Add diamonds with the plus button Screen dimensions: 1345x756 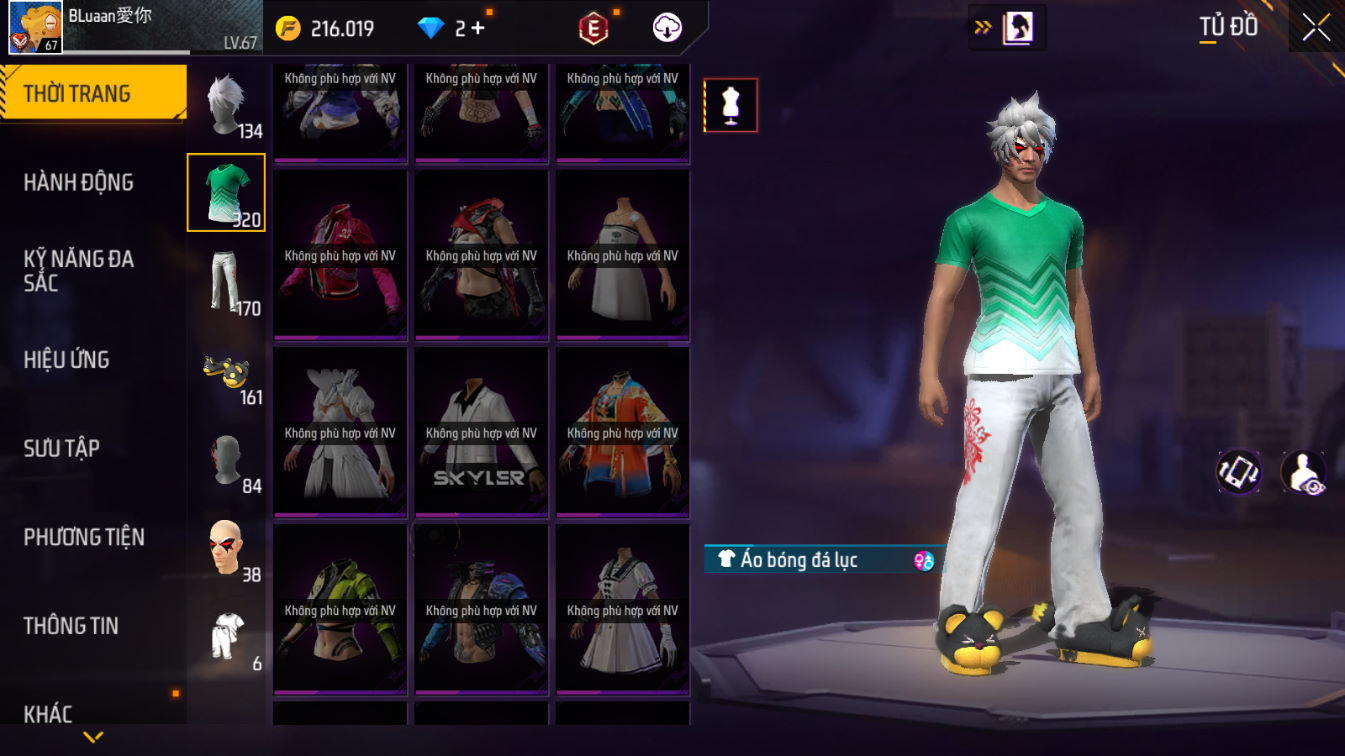pyautogui.click(x=478, y=28)
